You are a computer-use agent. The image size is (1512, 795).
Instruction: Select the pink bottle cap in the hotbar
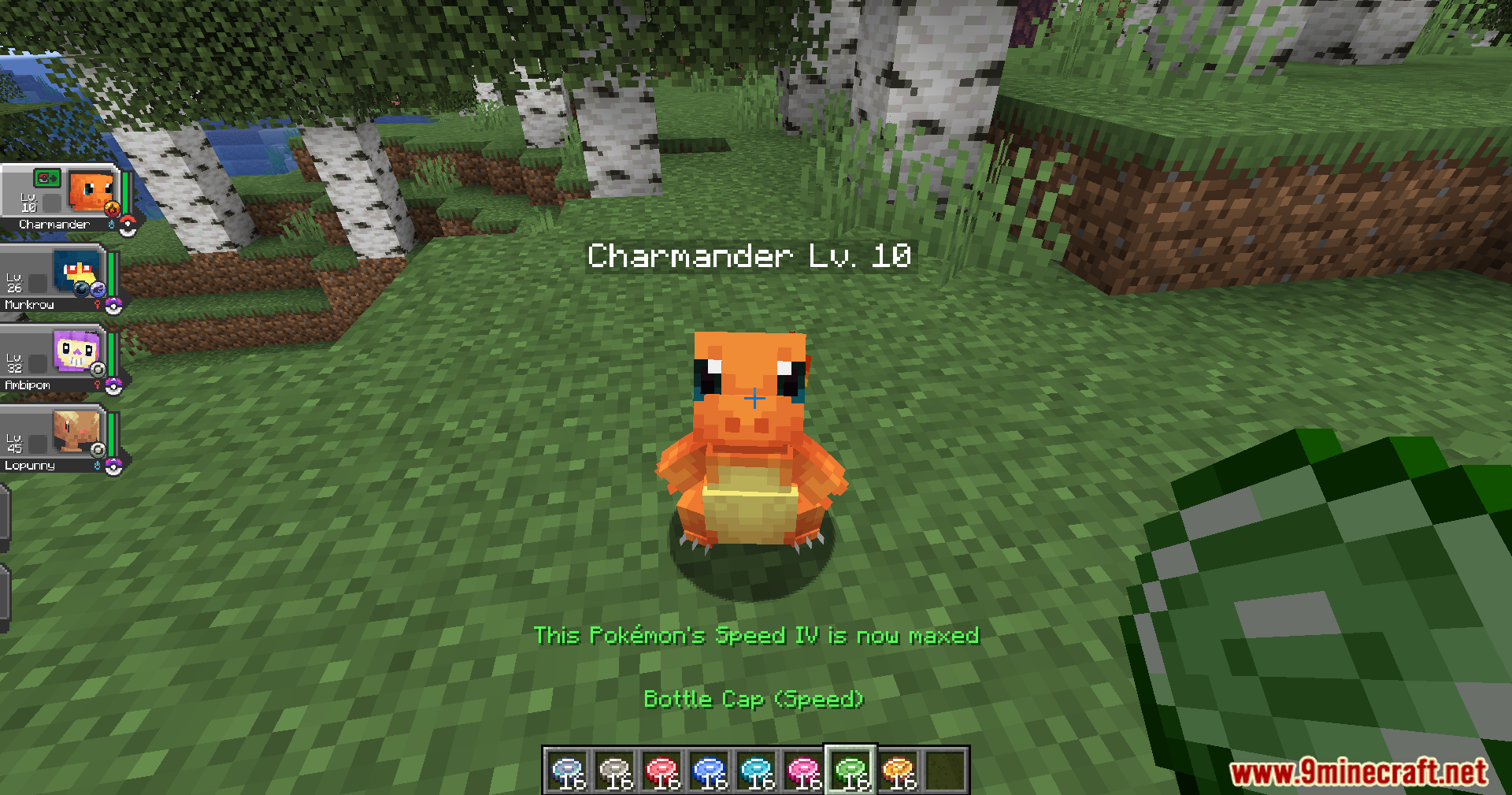(x=804, y=771)
